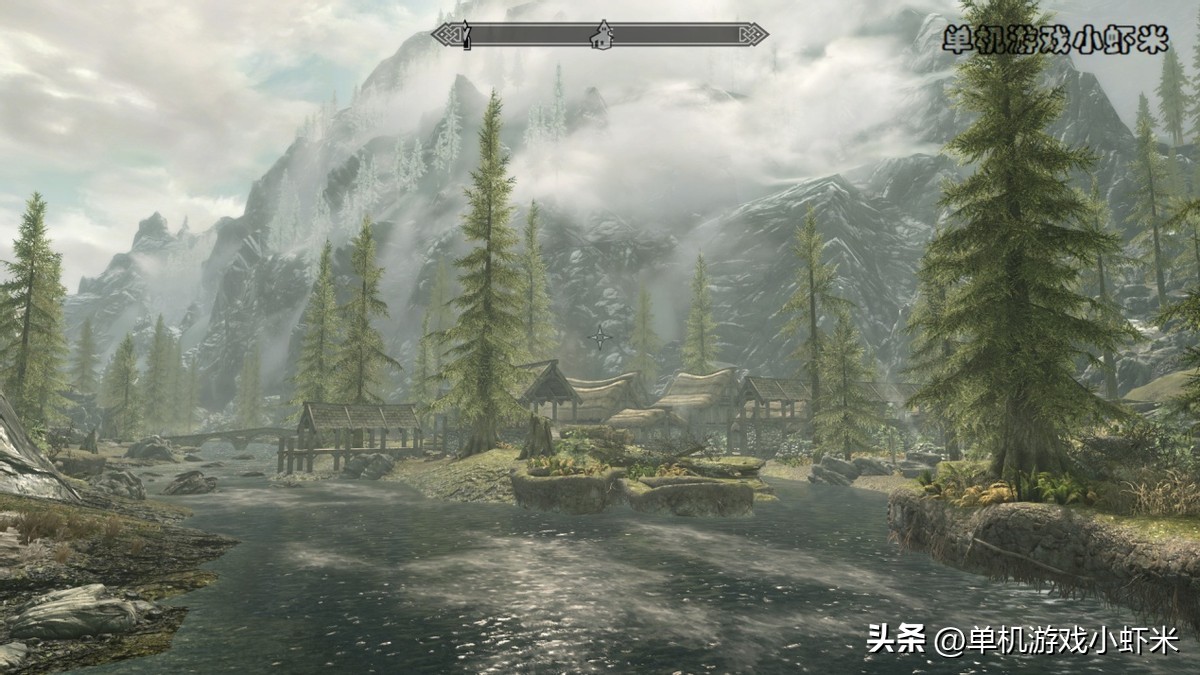Click the house marker on the compass
This screenshot has height=675, width=1200.
(601, 36)
